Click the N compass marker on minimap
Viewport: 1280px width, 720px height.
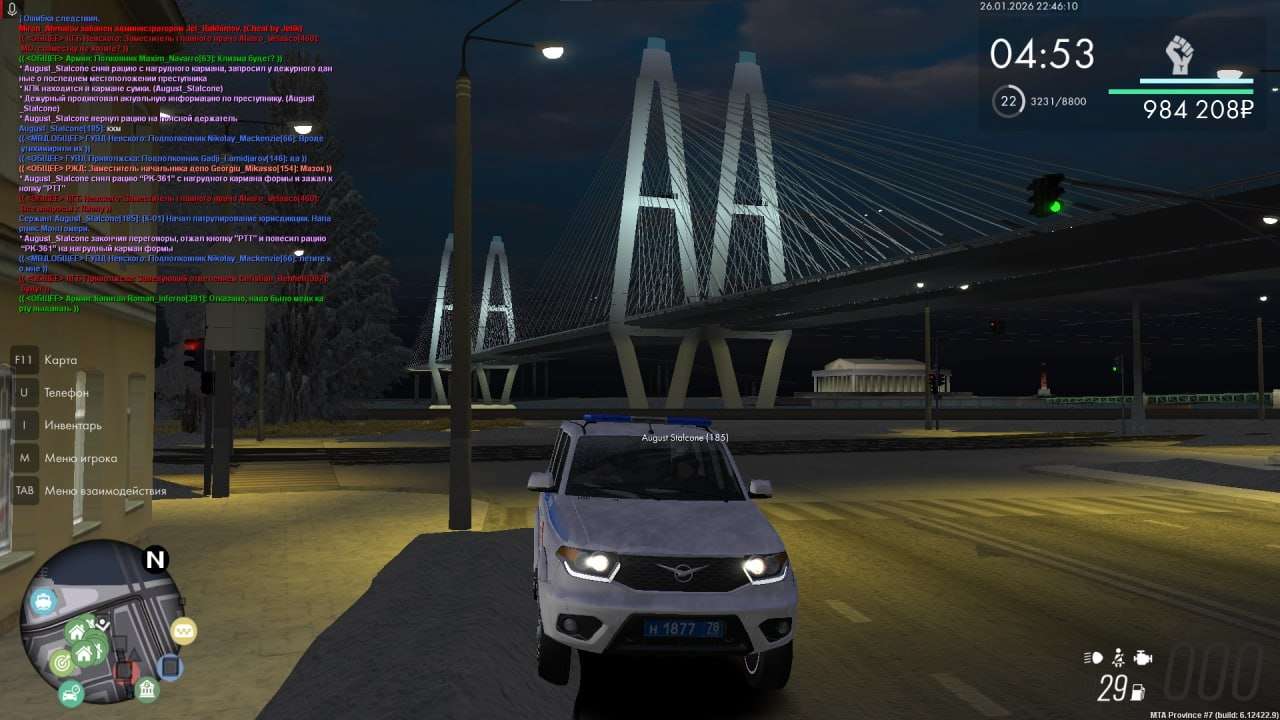pyautogui.click(x=155, y=560)
